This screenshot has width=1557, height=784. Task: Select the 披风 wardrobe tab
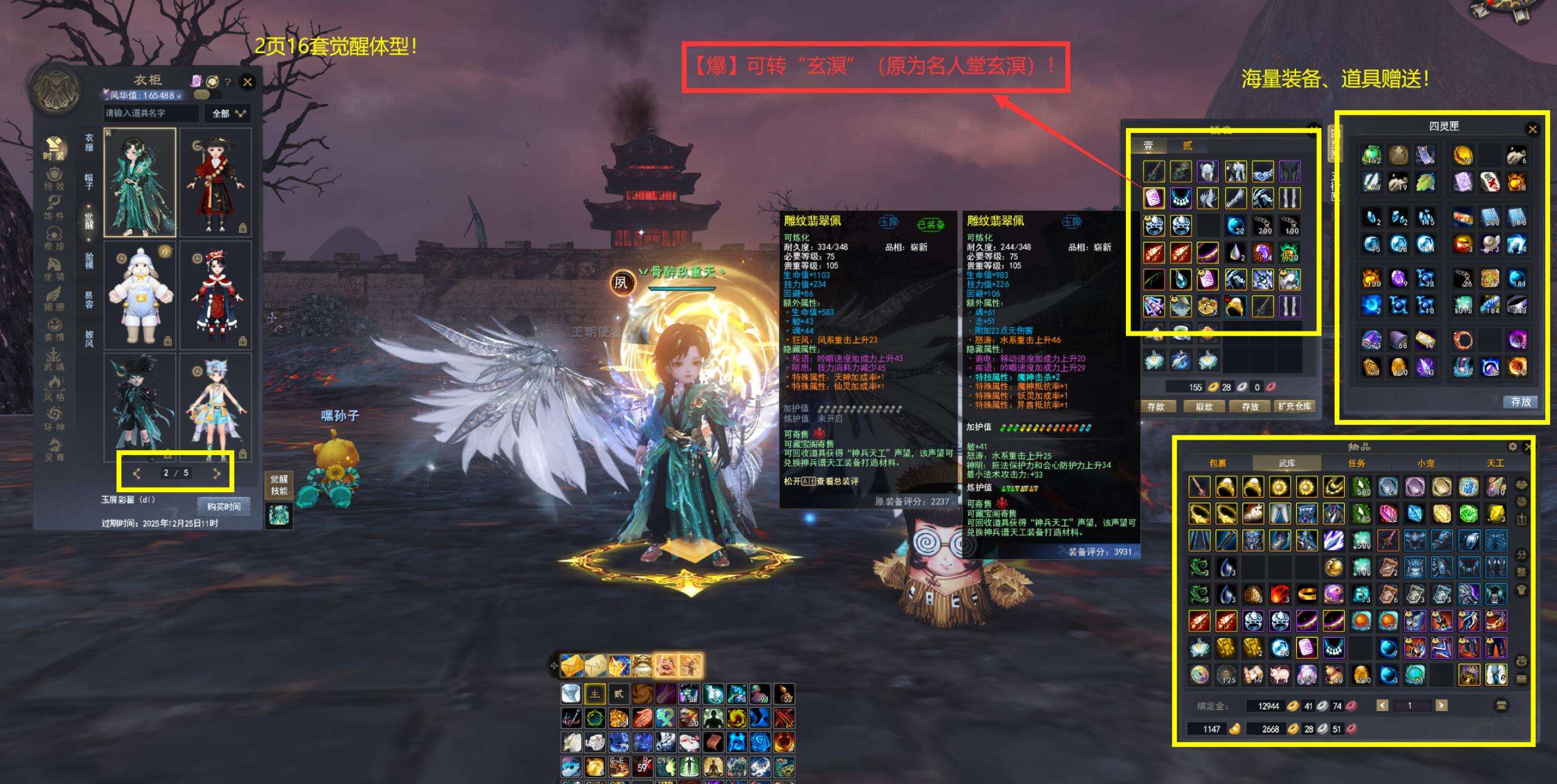89,338
